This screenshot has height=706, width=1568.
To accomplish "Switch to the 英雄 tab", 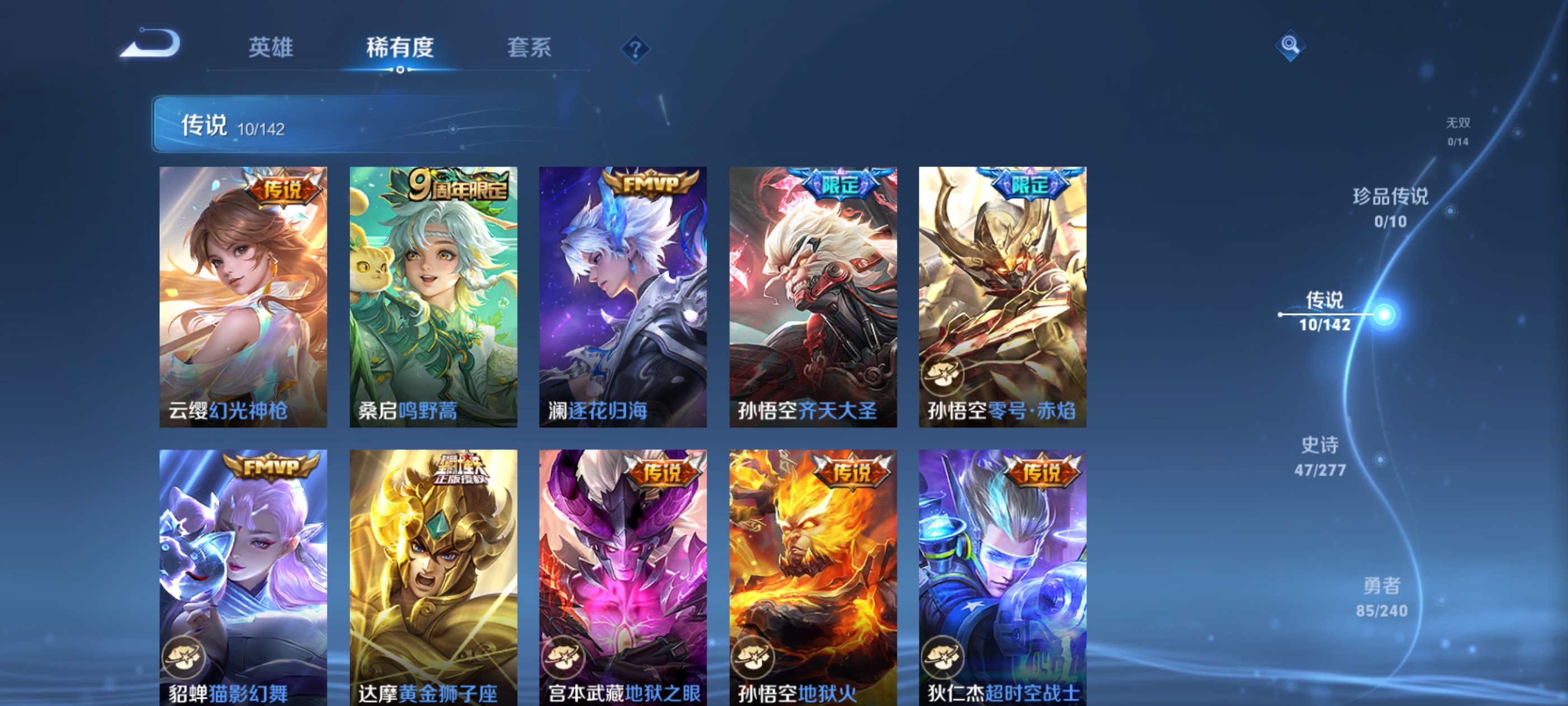I will tap(272, 48).
